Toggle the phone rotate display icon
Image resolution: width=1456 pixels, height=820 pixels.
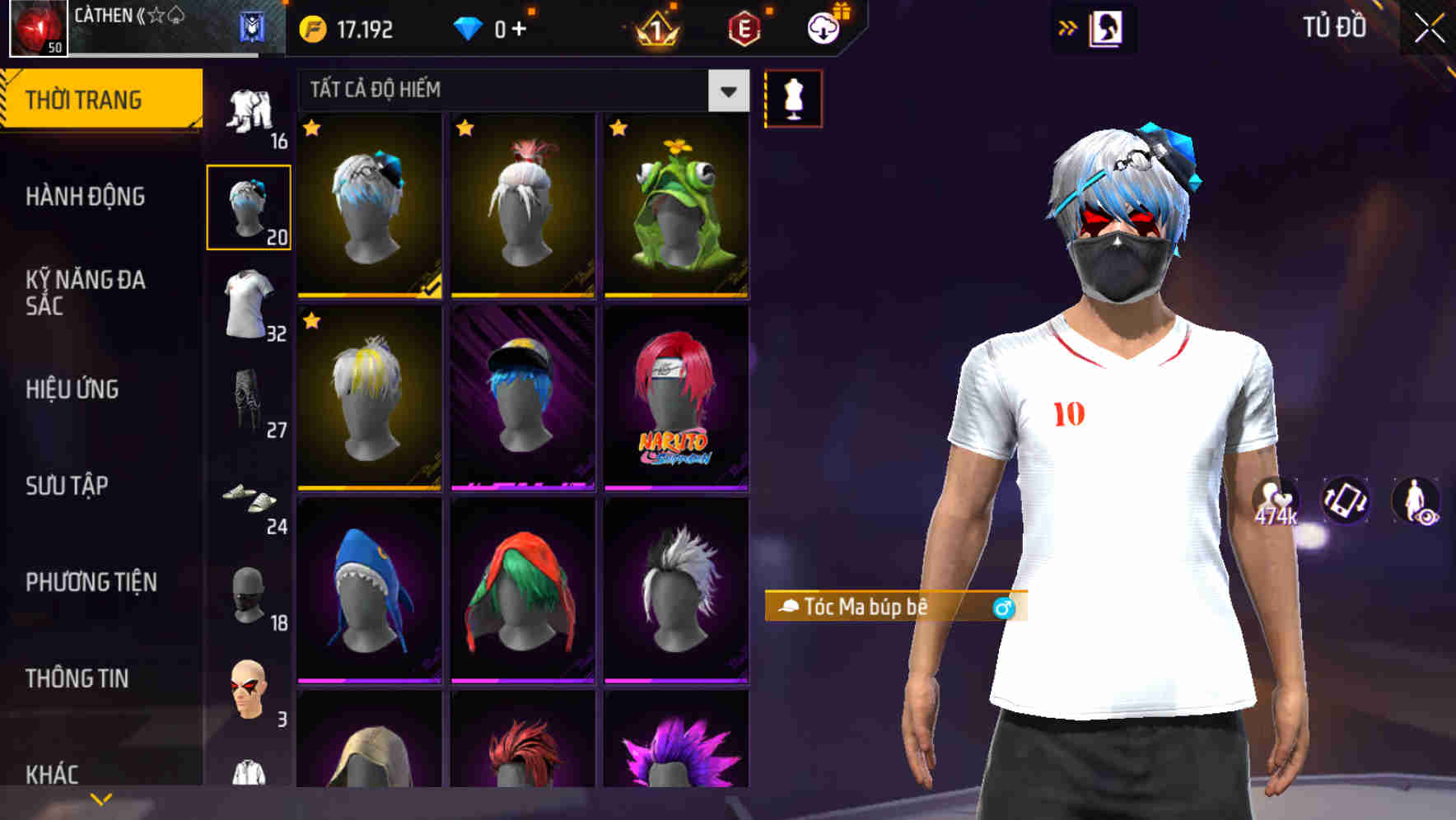click(1346, 501)
